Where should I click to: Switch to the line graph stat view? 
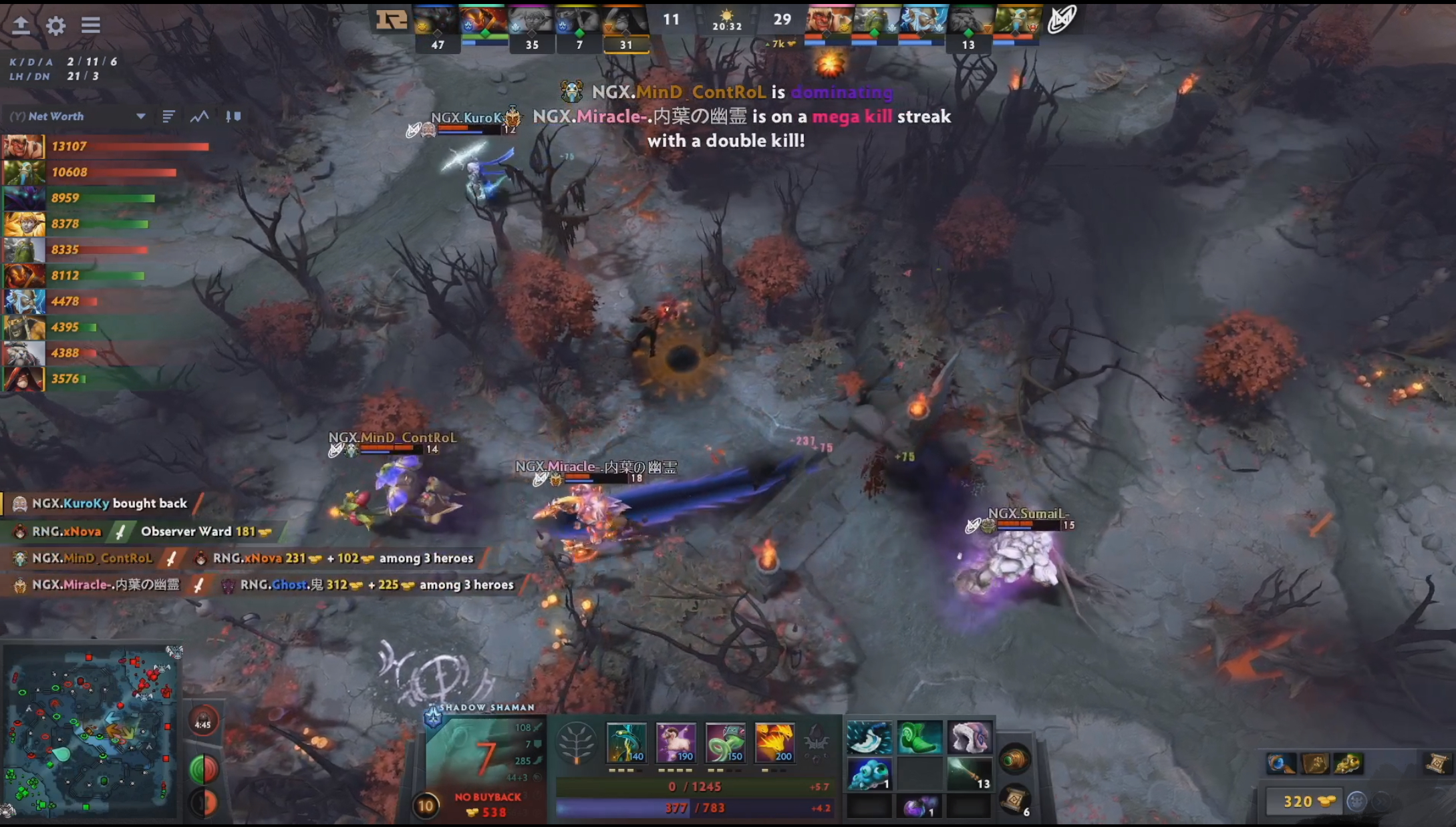click(200, 116)
